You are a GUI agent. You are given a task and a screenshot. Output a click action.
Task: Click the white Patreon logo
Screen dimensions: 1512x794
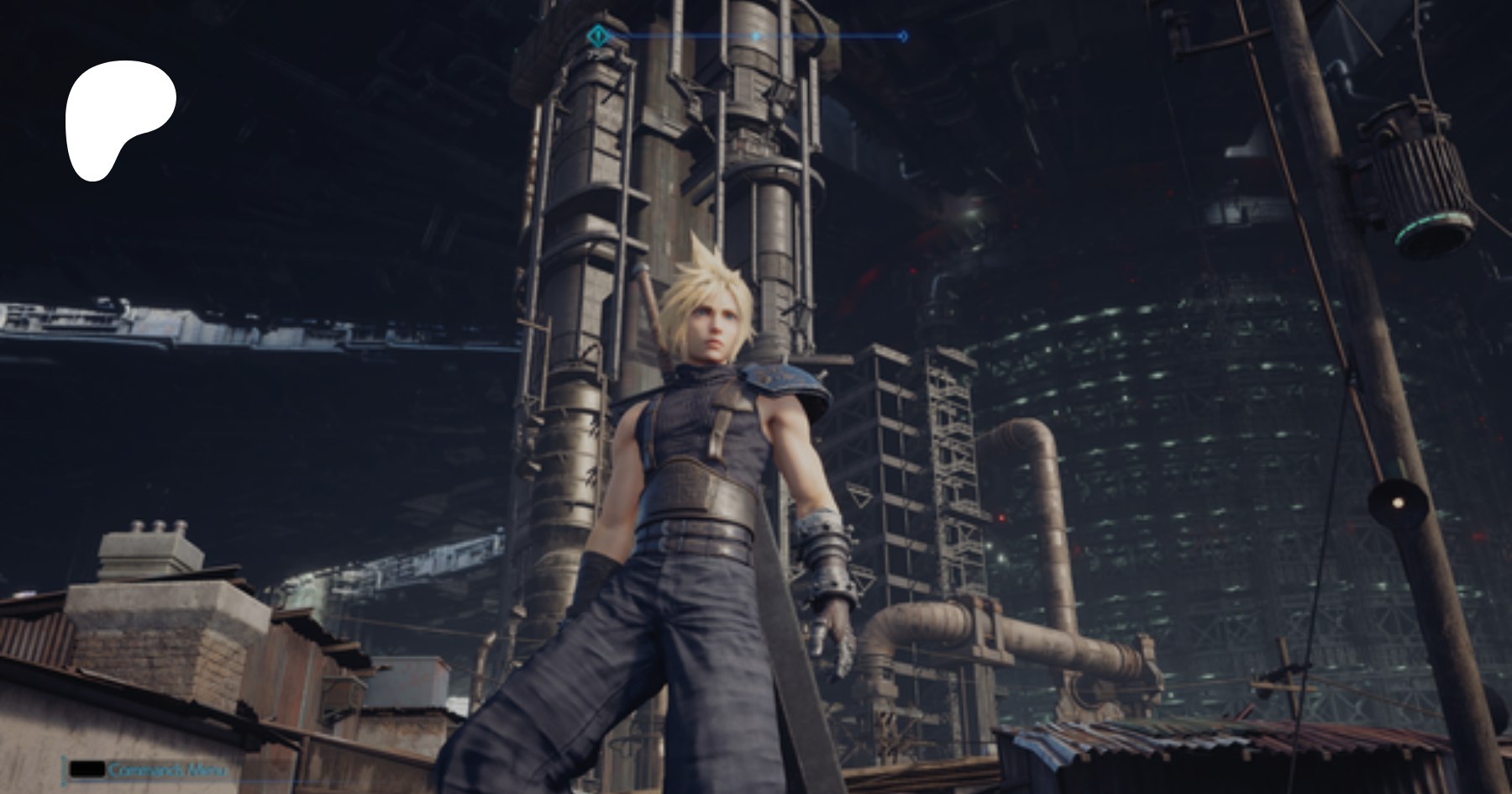pos(119,118)
